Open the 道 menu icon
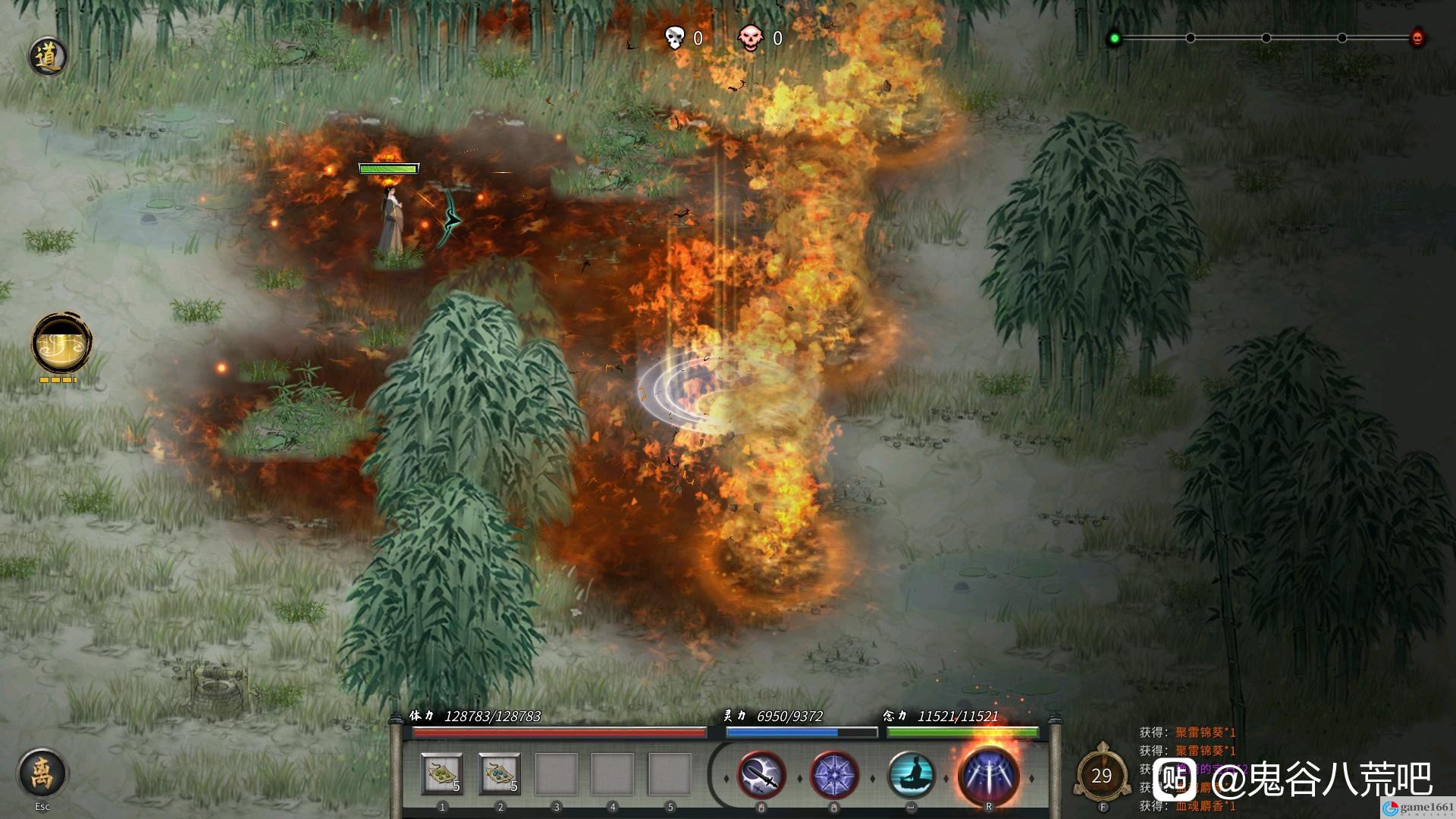The width and height of the screenshot is (1456, 819). [x=48, y=57]
